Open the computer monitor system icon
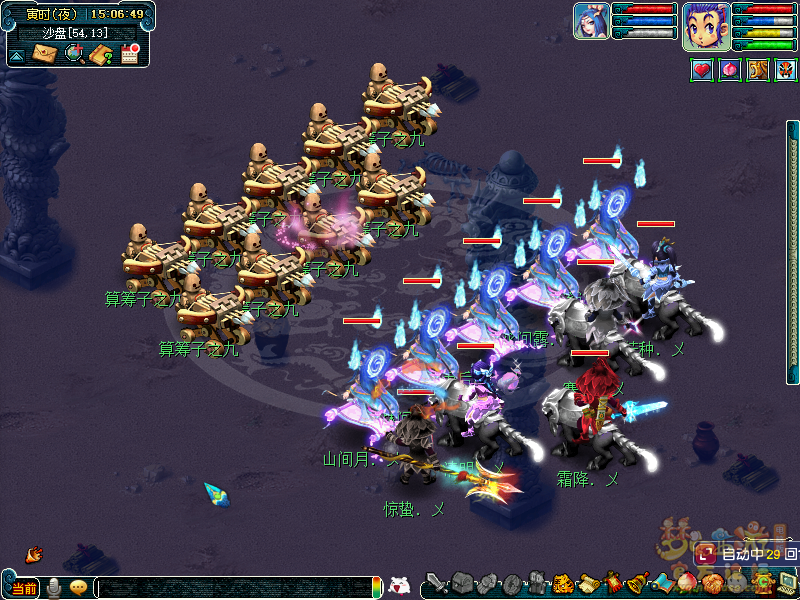The width and height of the screenshot is (800, 600). pos(787,581)
